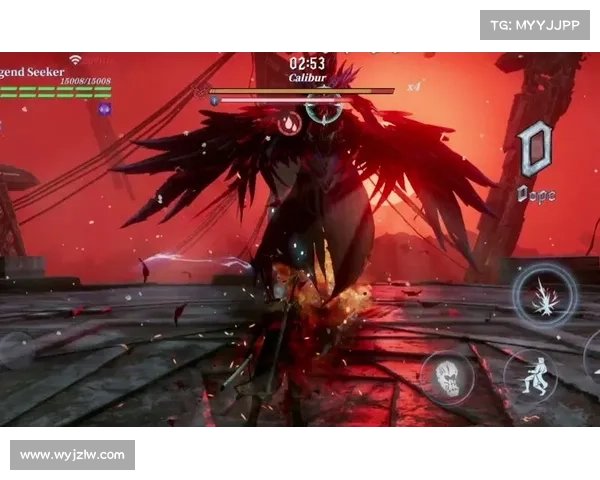Use the running figure dodge button
This screenshot has height=480, width=600.
530,375
